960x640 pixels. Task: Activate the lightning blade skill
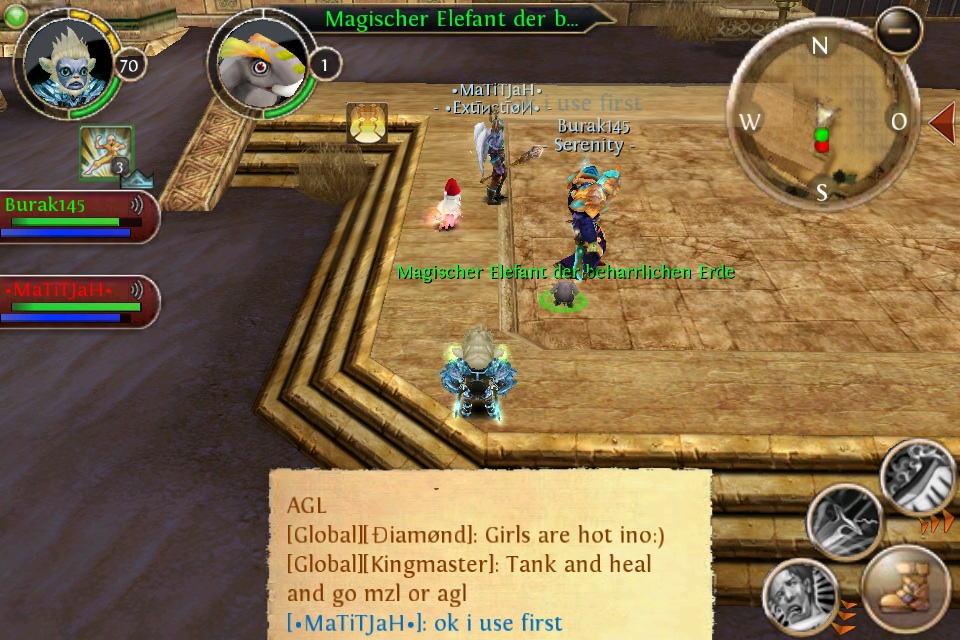click(845, 521)
